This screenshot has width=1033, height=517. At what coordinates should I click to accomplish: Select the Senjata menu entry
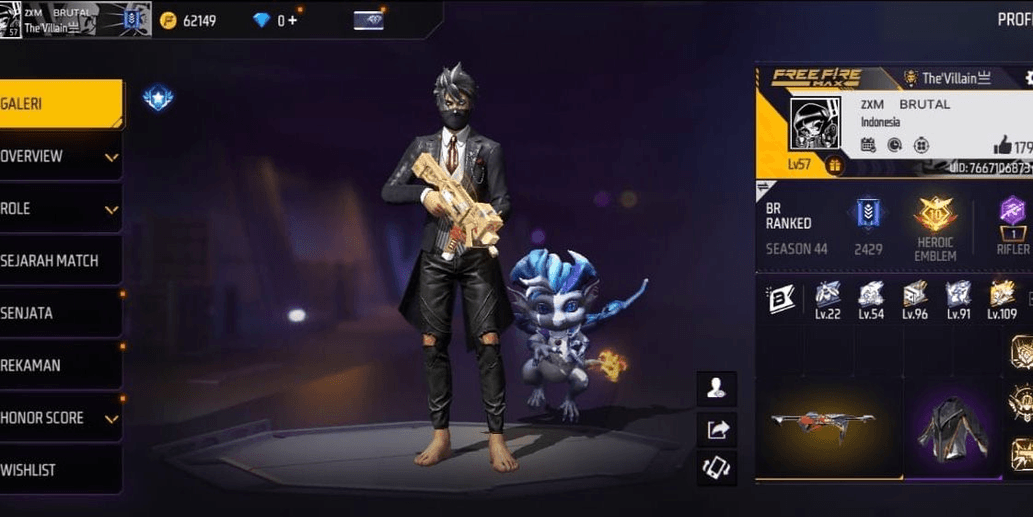click(60, 313)
